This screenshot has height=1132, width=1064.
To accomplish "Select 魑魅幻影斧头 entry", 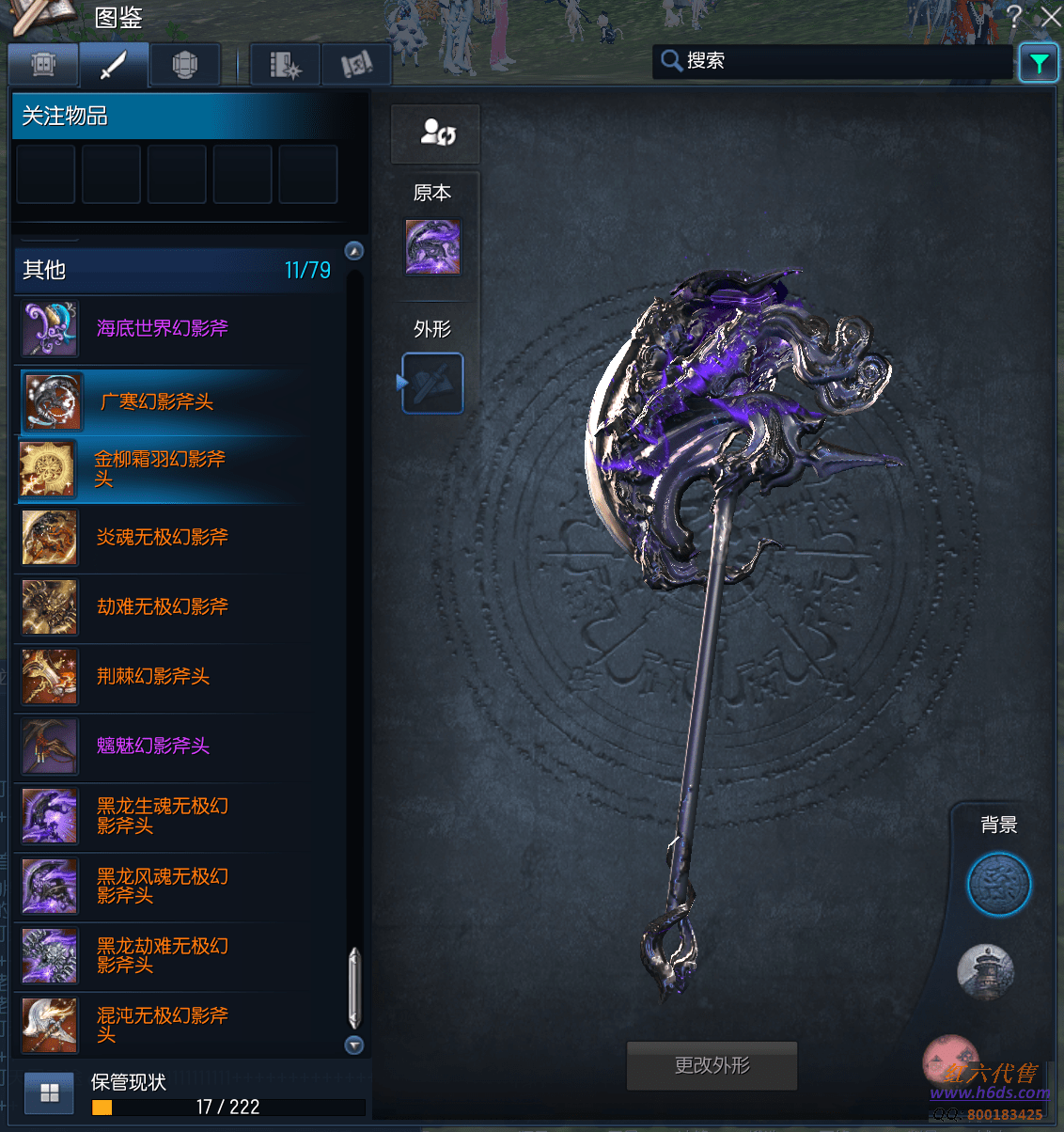I will (x=153, y=747).
